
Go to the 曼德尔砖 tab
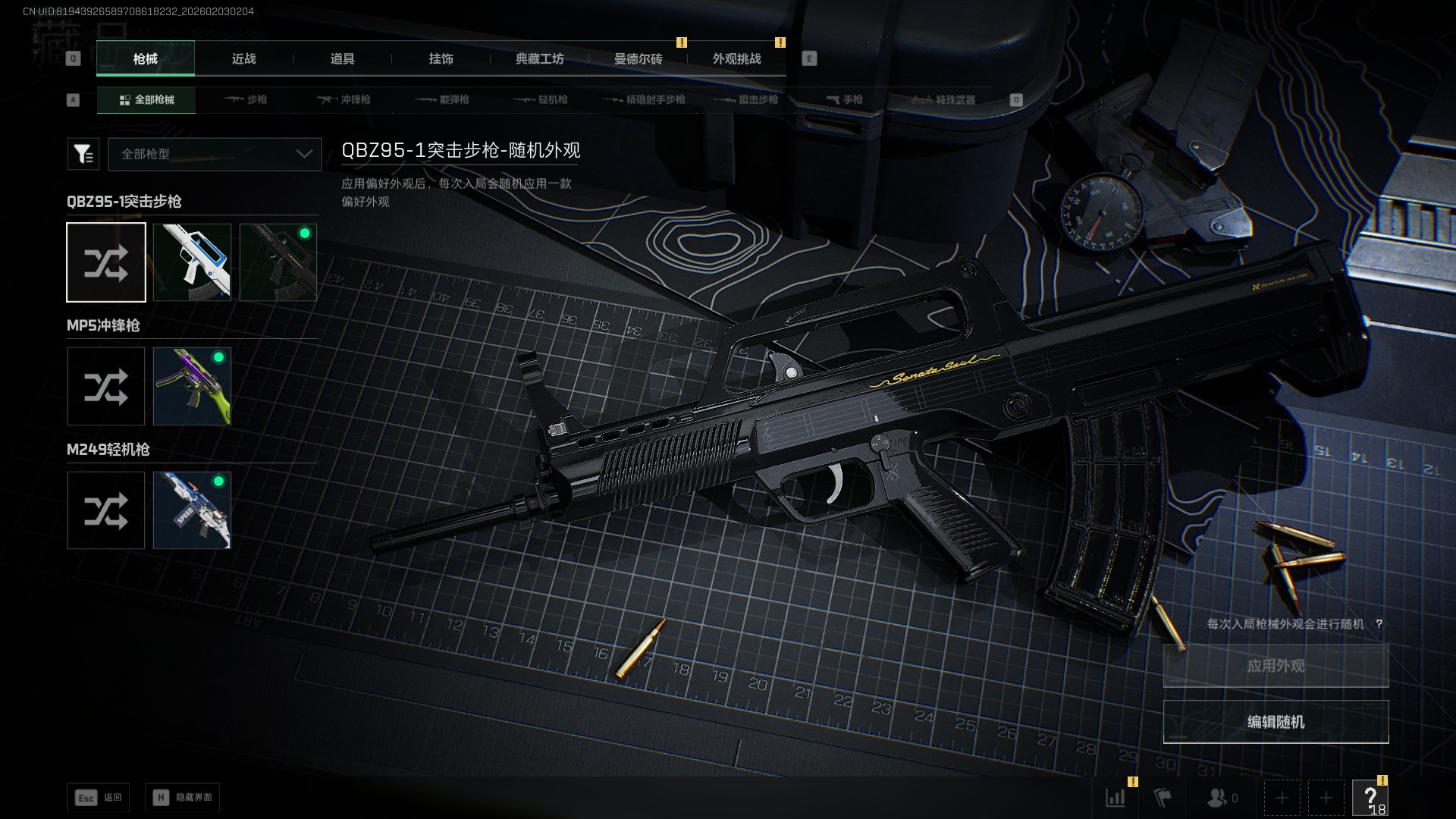638,59
